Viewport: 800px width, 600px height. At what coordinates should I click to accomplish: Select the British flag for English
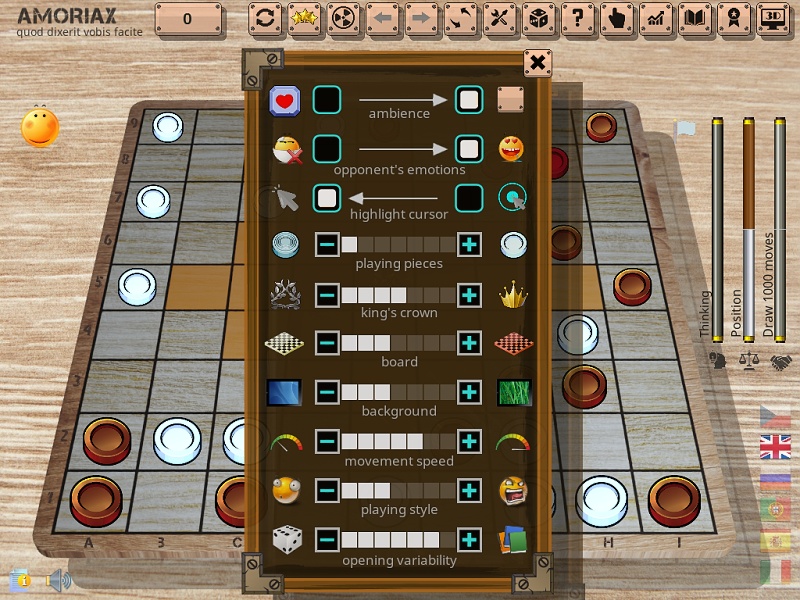(775, 447)
